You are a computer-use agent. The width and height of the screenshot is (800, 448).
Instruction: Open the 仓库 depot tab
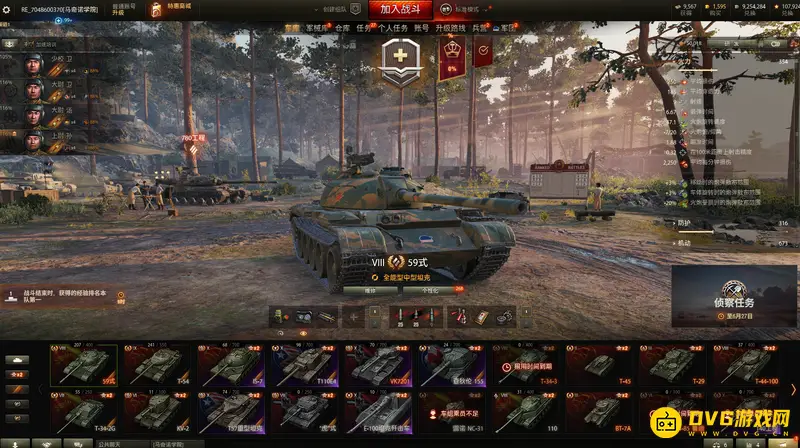tap(343, 29)
